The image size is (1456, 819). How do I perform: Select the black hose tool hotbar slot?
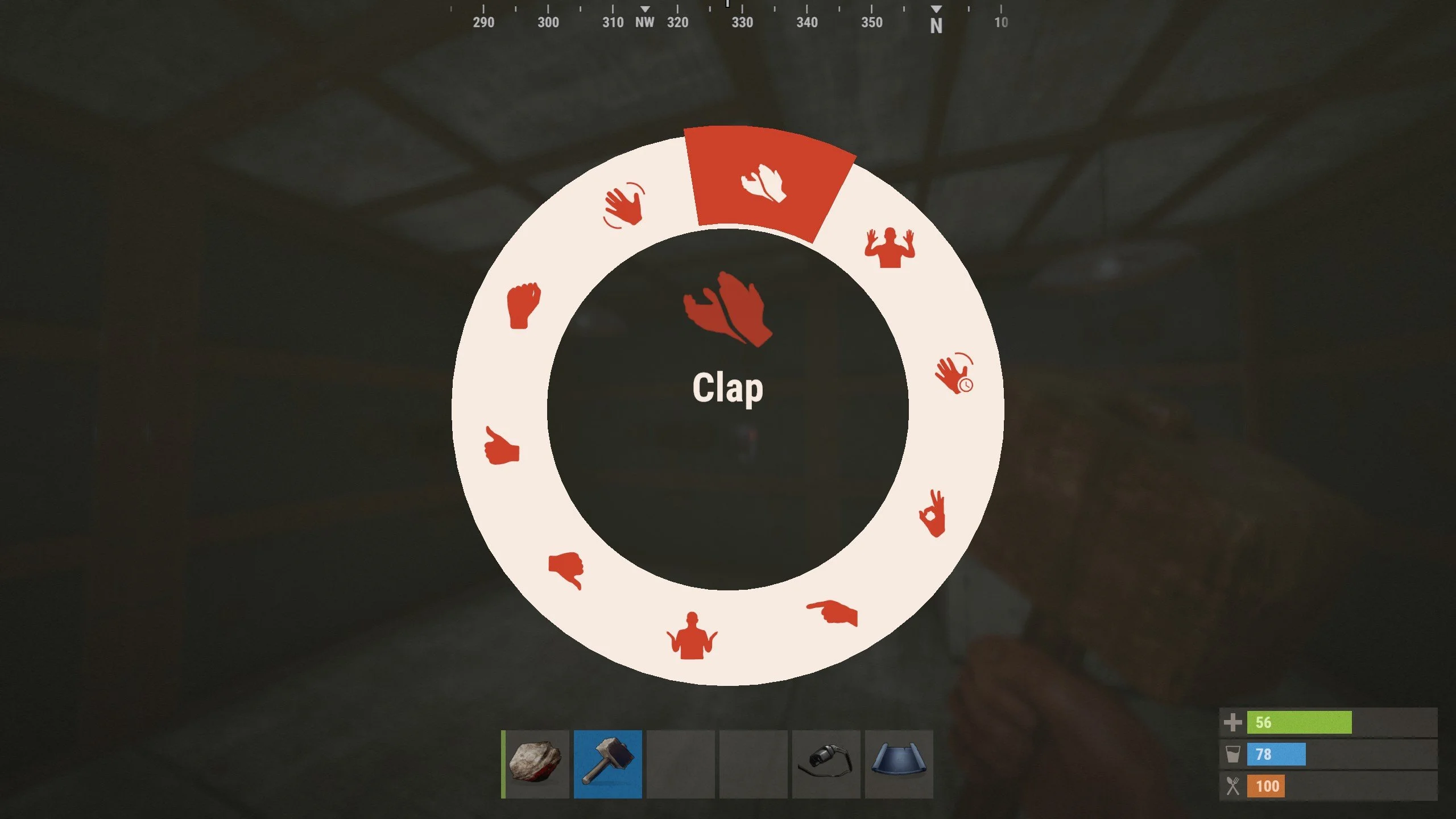(x=826, y=764)
